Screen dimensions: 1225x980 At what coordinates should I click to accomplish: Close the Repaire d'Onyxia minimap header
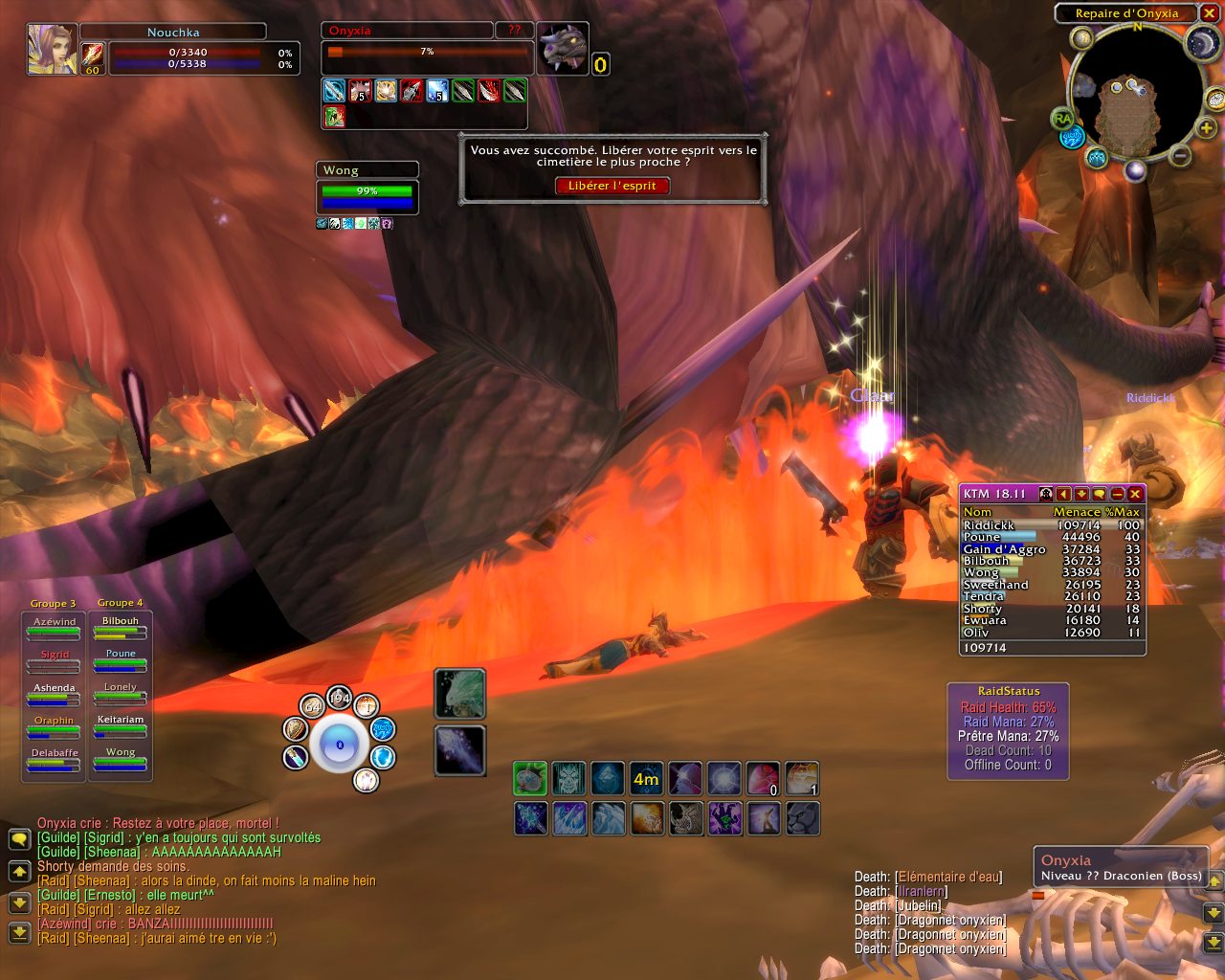(x=1209, y=13)
